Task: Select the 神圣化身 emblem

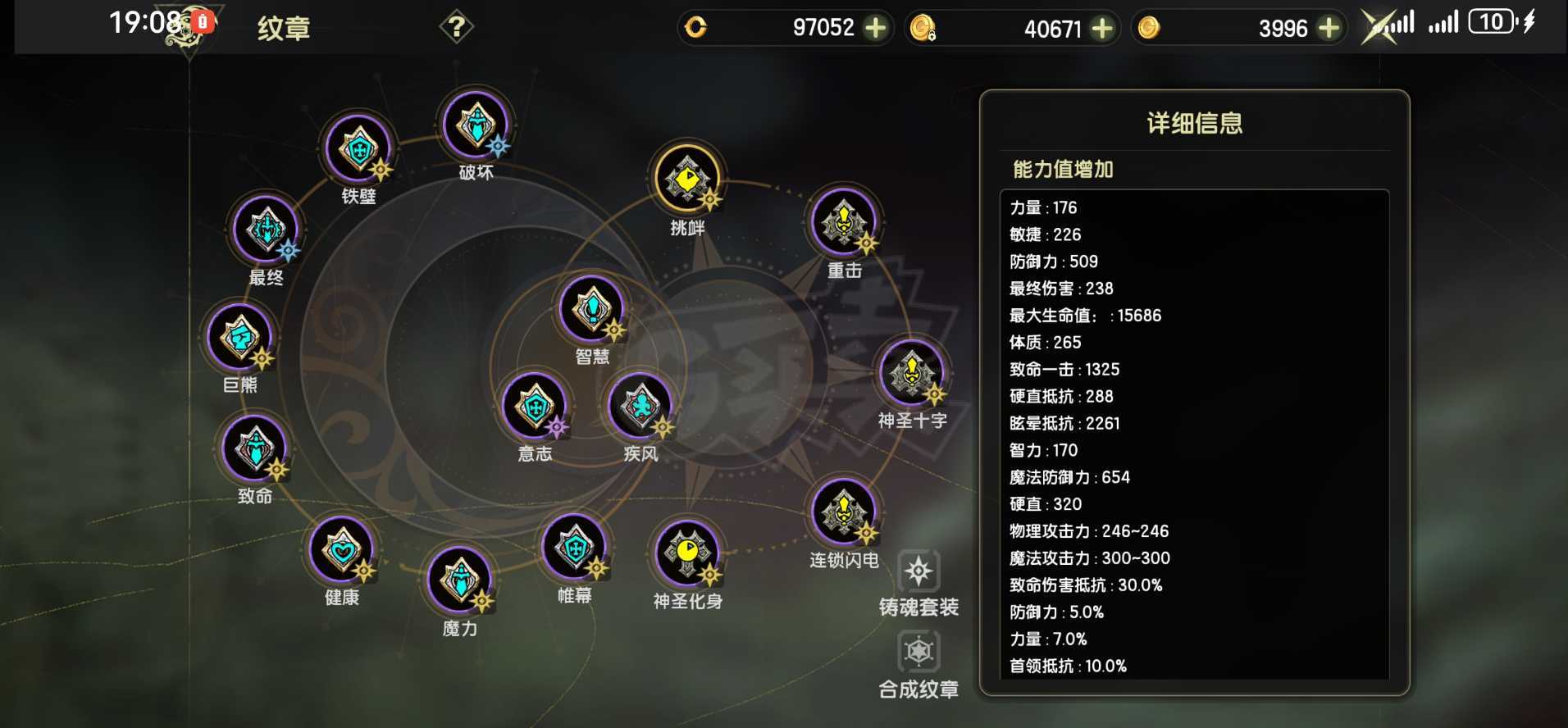Action: pyautogui.click(x=687, y=555)
